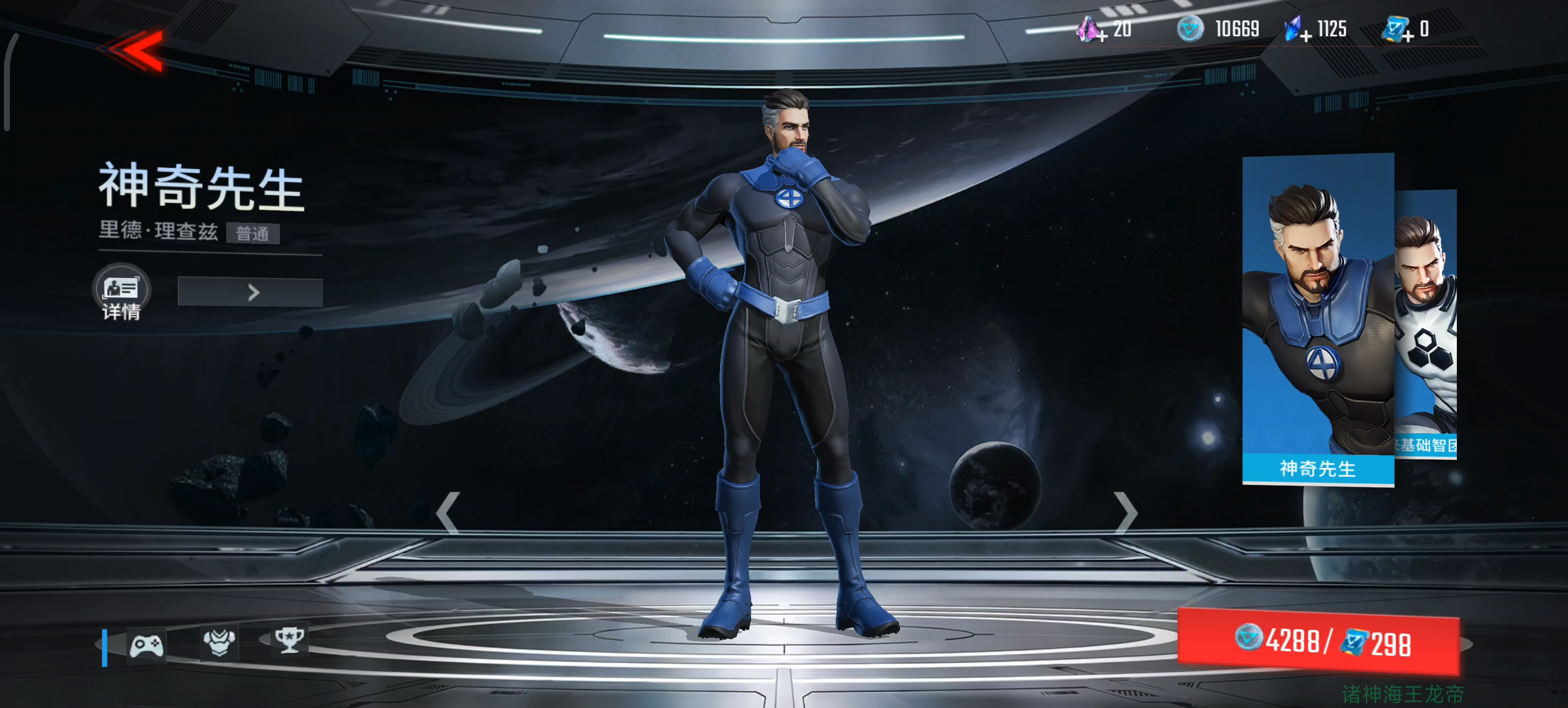Screen dimensions: 1568x708
Task: Top up the blue gem currency
Action: tap(1296, 30)
